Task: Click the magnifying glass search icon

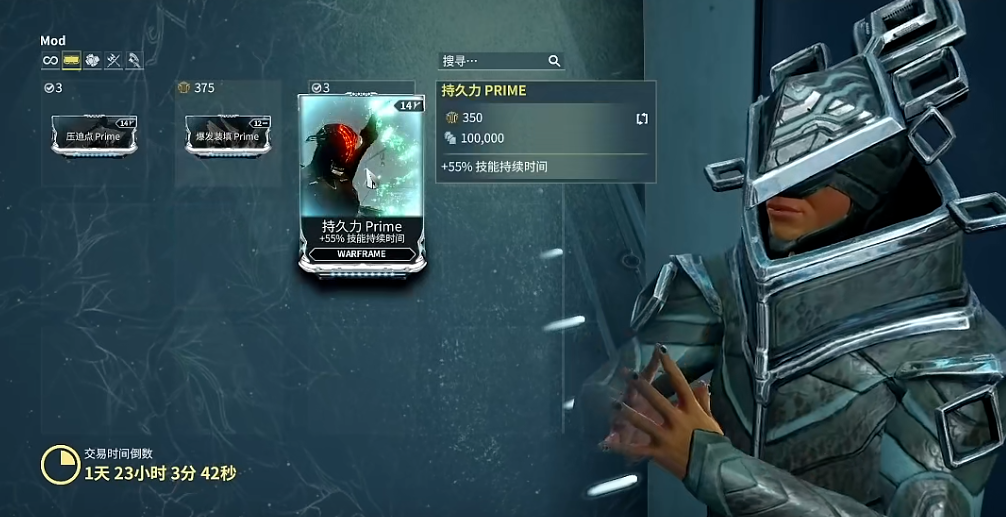Action: click(x=554, y=61)
